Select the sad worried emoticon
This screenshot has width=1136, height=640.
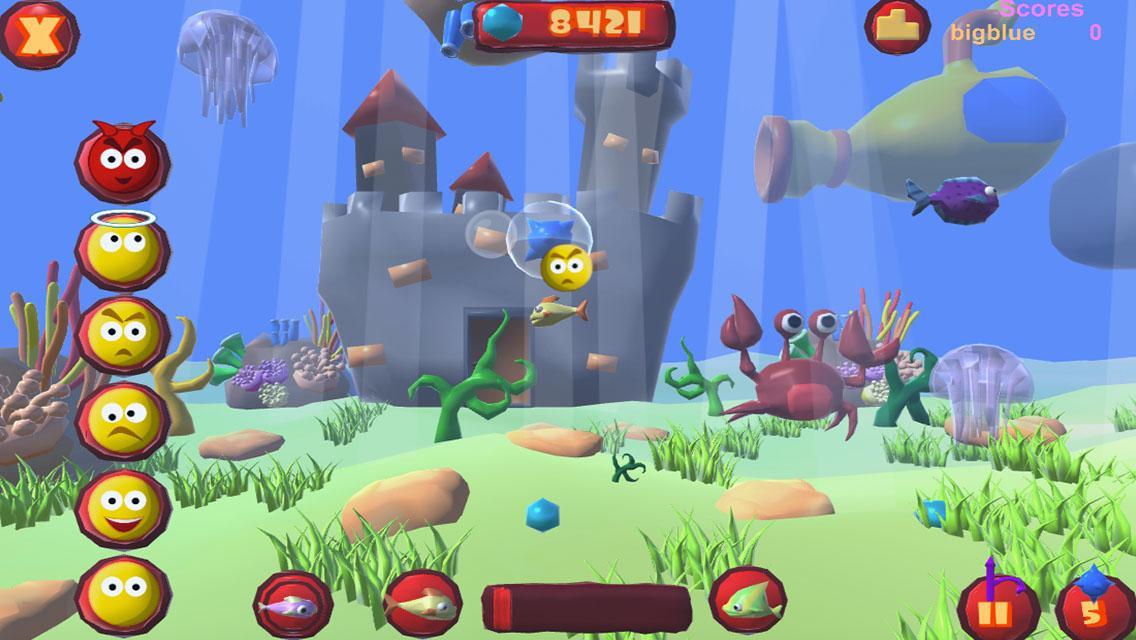point(122,421)
